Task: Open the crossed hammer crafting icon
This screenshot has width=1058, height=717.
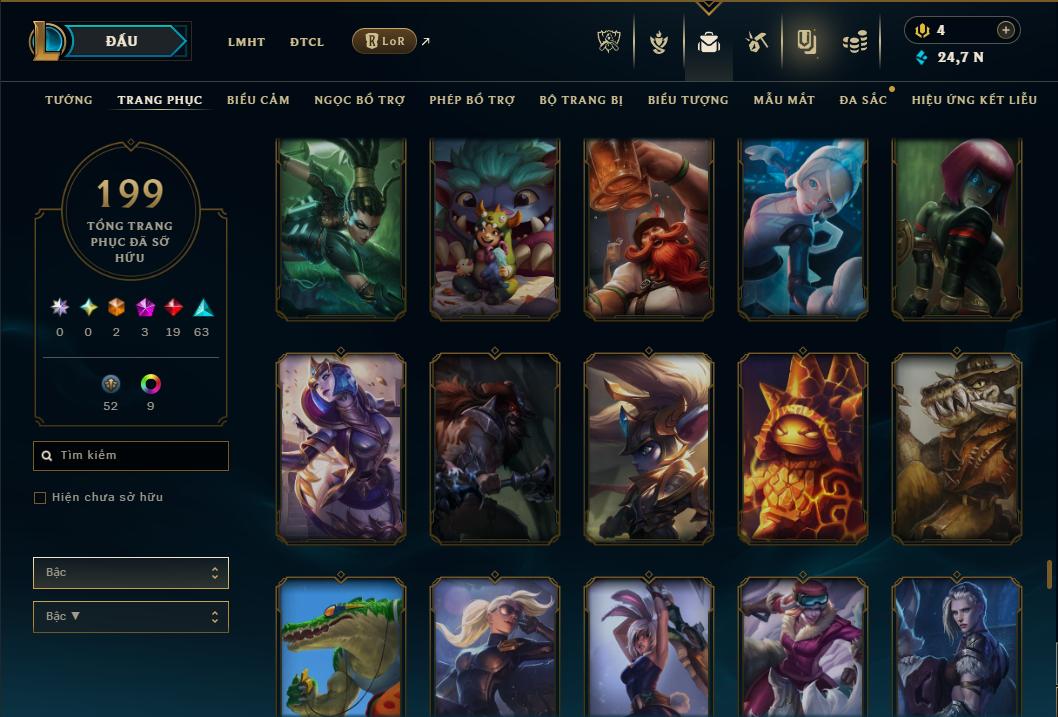Action: [x=756, y=42]
